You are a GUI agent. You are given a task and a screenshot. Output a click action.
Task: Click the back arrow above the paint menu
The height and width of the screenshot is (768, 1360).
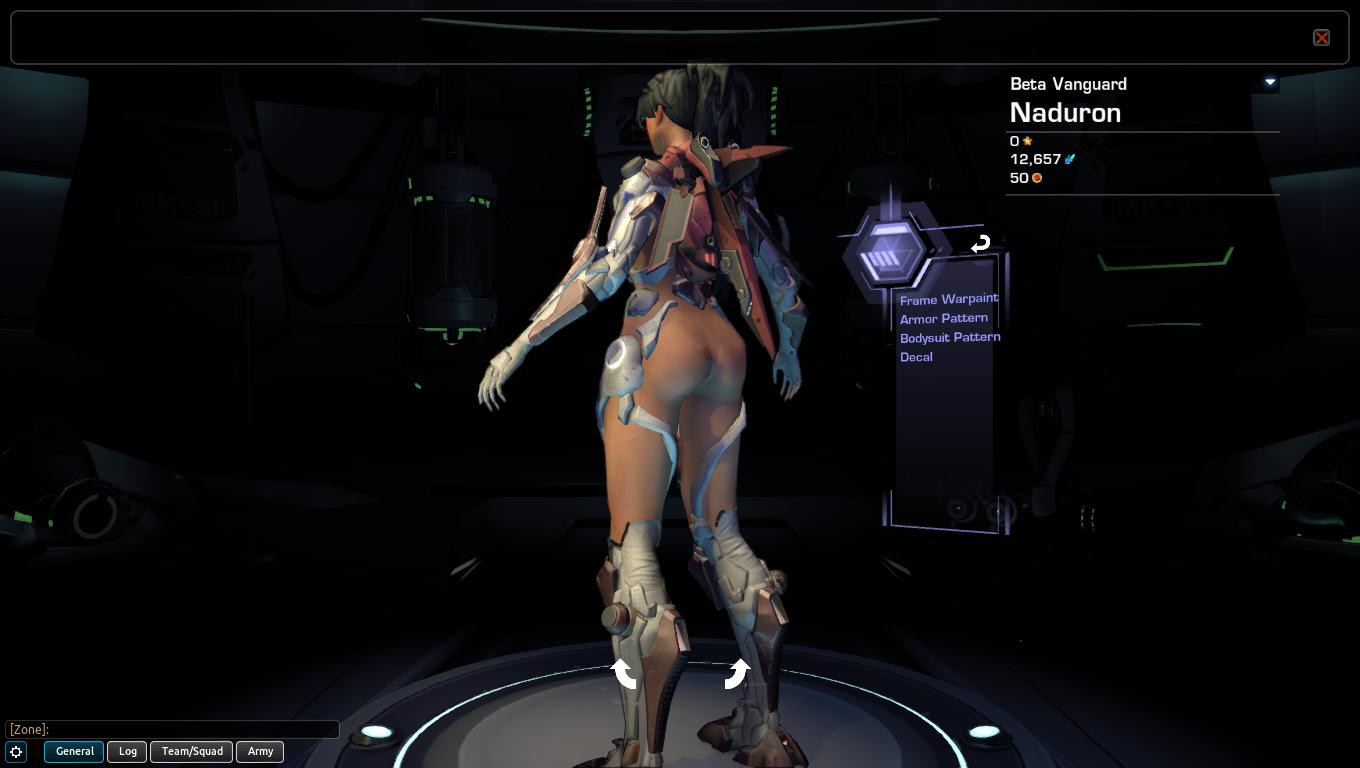(980, 243)
